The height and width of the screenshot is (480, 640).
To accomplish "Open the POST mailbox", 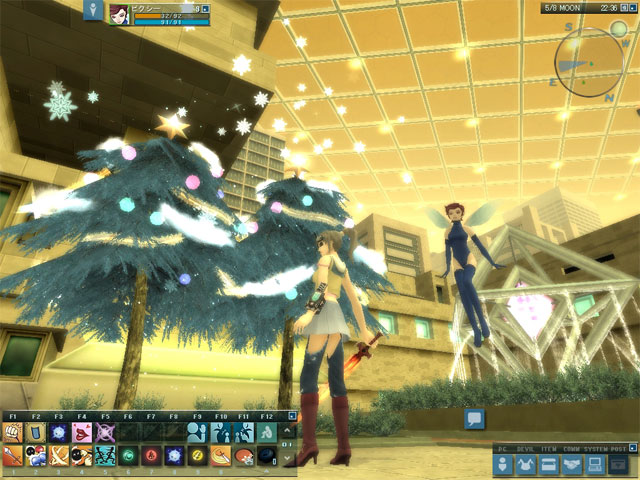I will click(x=620, y=465).
